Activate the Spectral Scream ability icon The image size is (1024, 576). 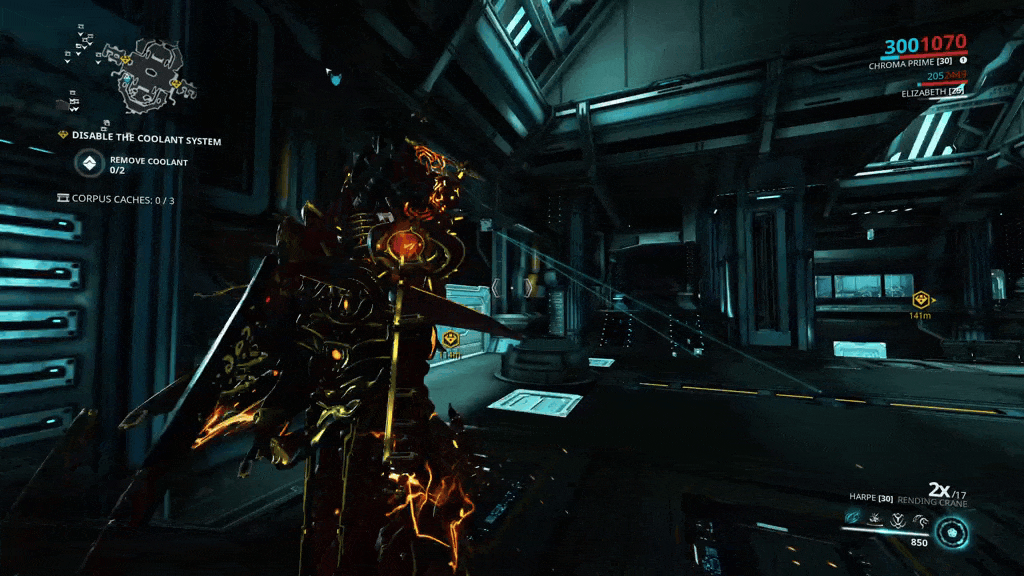(x=852, y=518)
